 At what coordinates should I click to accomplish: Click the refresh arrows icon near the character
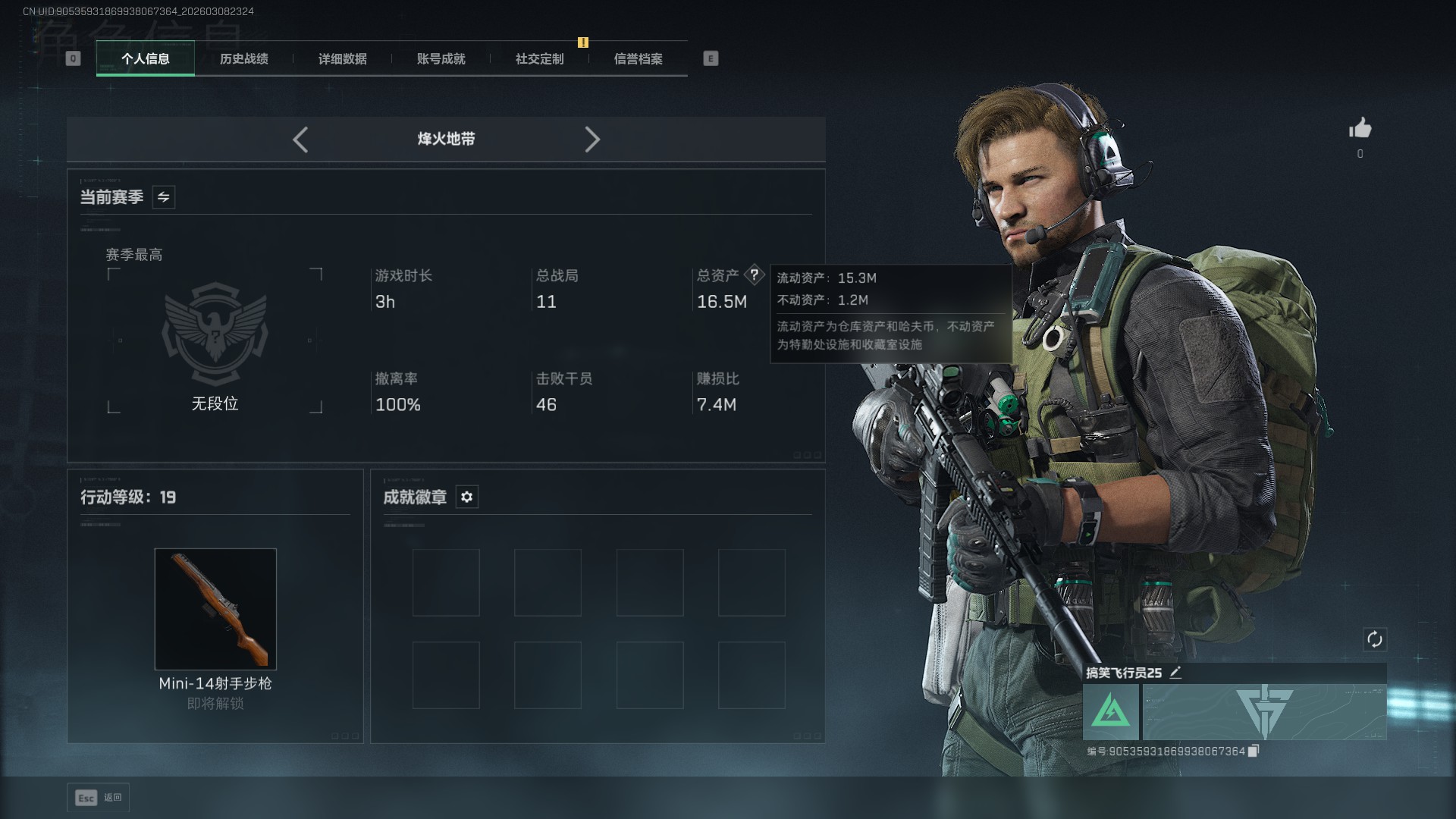point(1374,639)
